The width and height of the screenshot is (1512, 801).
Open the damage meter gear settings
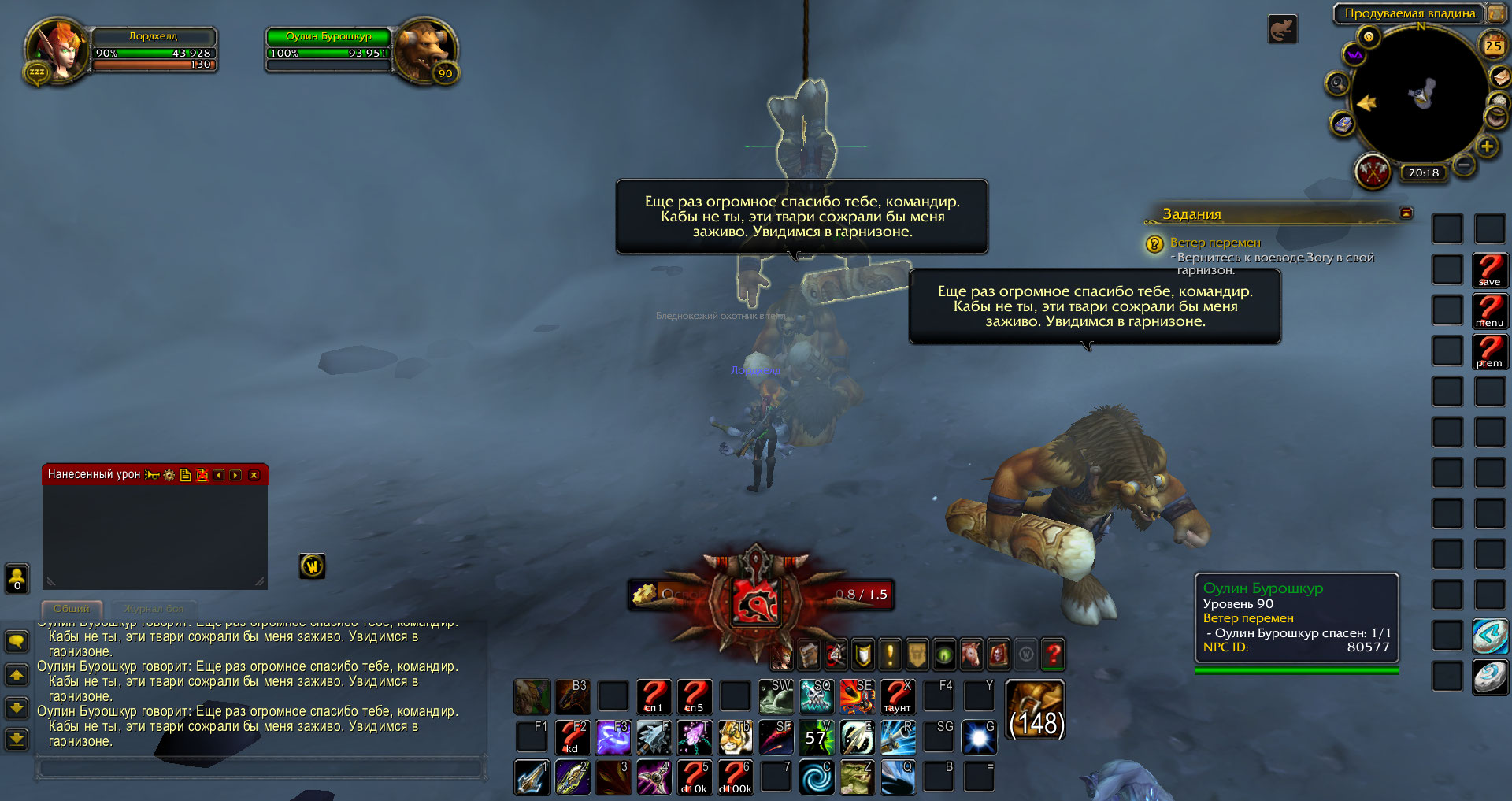pyautogui.click(x=169, y=475)
